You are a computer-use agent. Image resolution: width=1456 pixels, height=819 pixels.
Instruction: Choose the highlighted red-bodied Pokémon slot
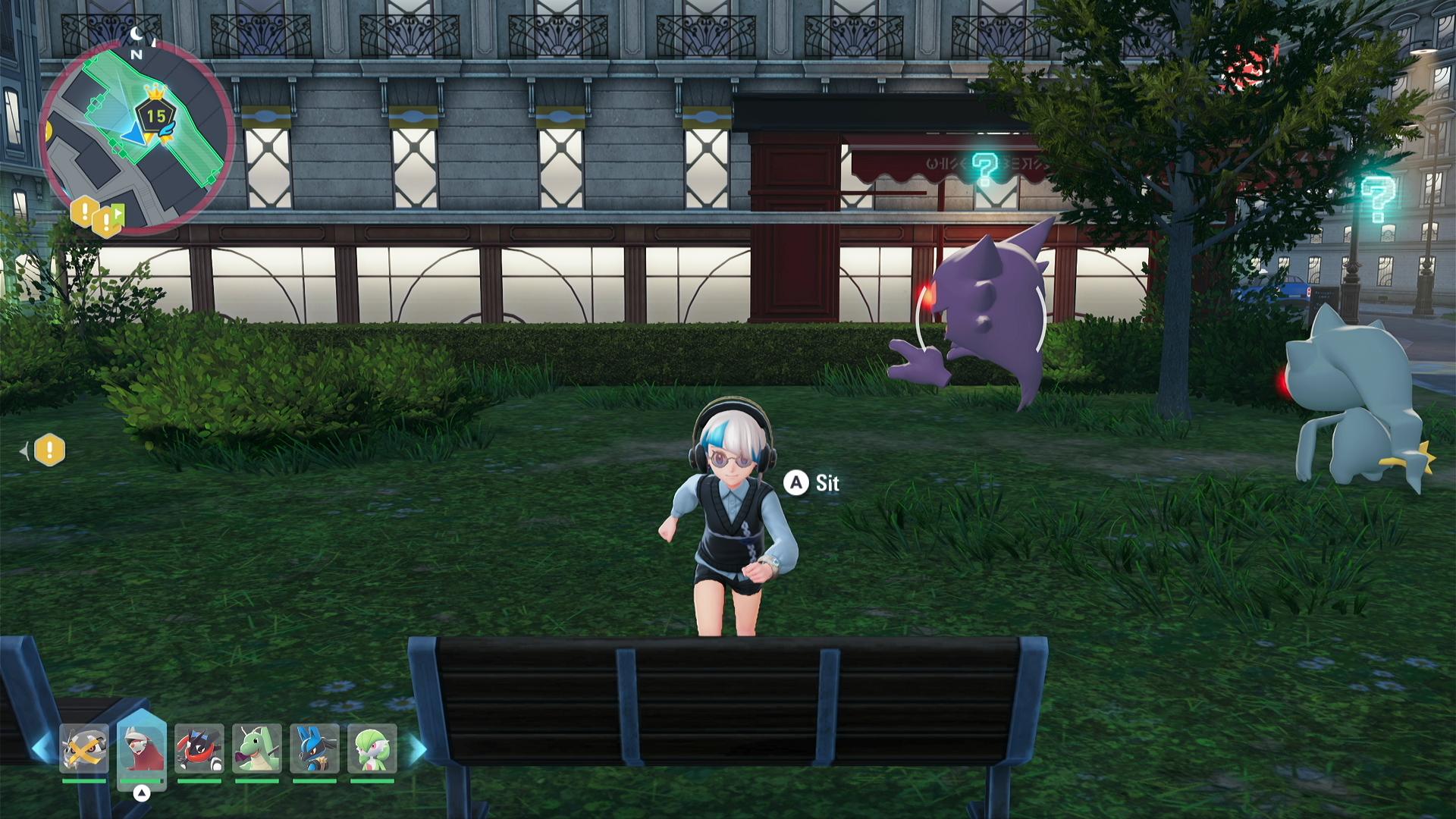[142, 748]
